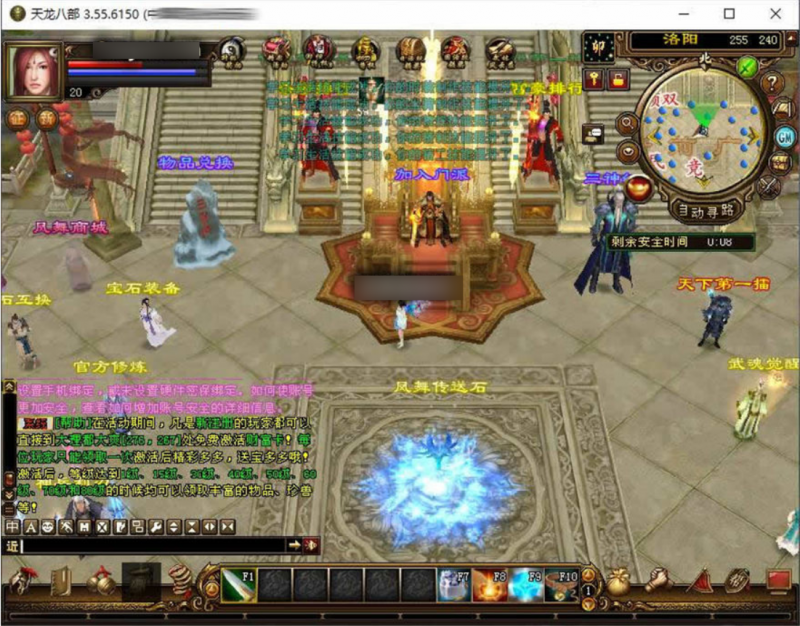Viewport: 800px width, 626px height.
Task: Close the game window
Action: click(776, 15)
